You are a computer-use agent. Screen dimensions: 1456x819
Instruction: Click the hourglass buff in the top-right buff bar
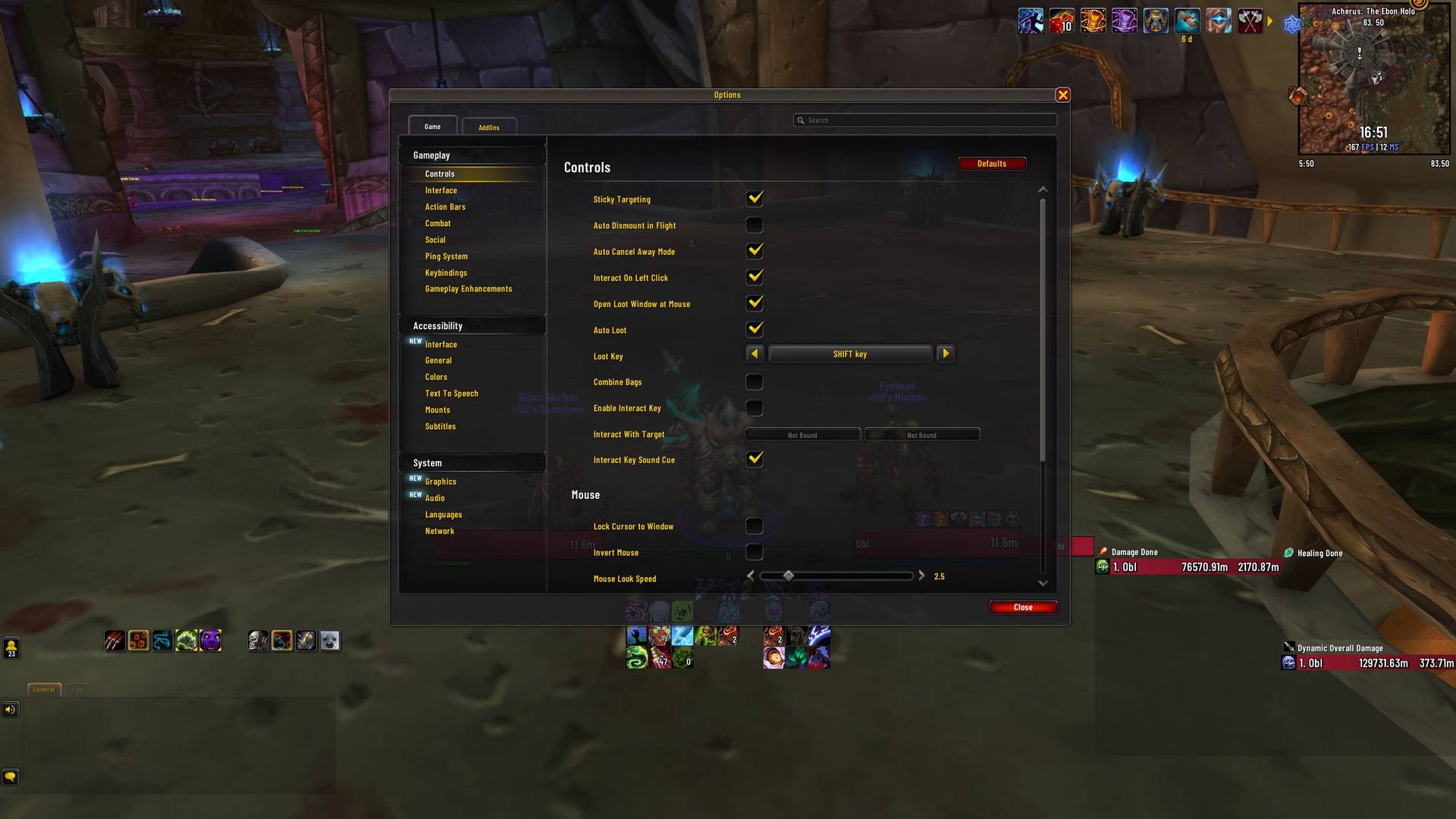1156,20
